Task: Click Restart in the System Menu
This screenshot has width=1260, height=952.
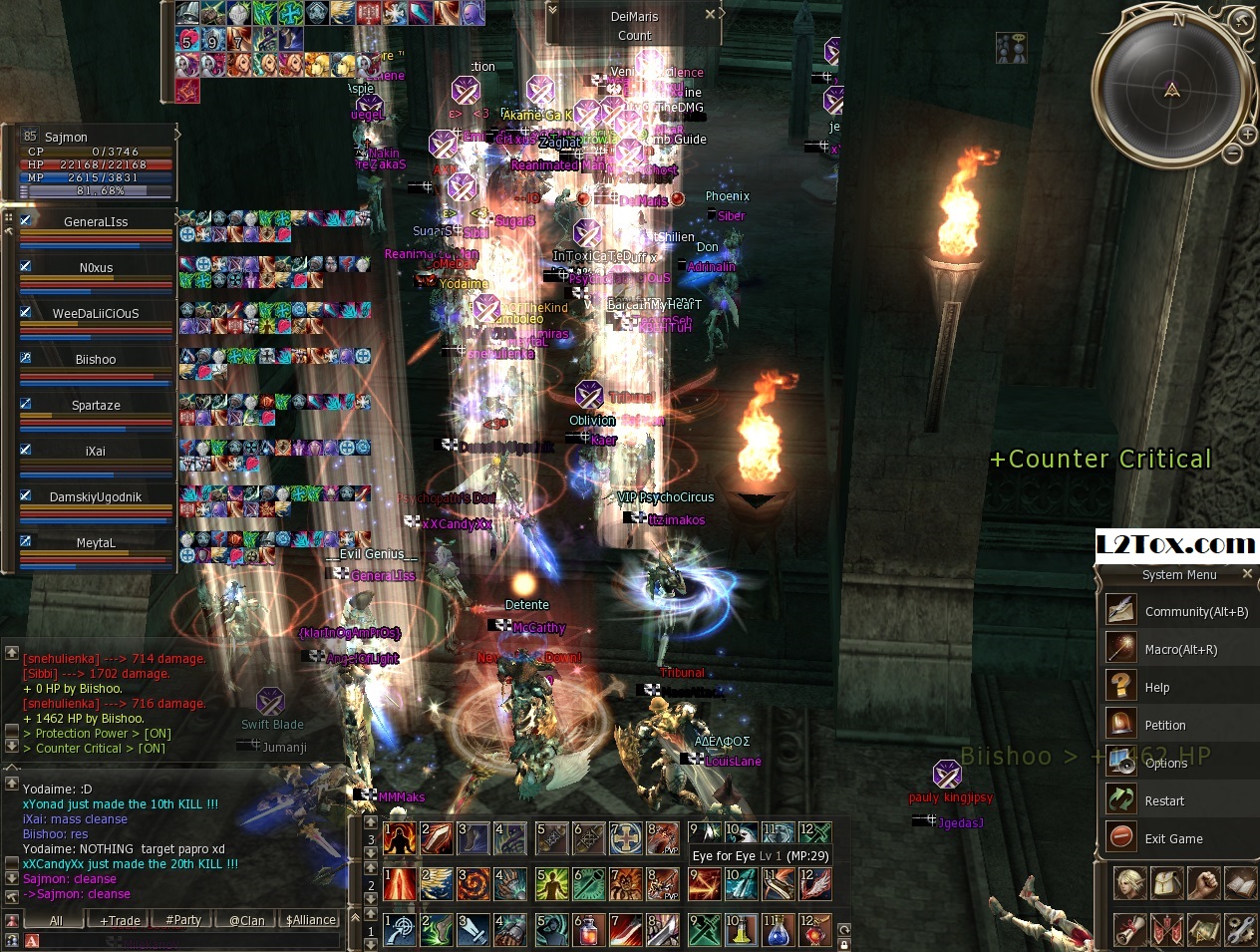Action: pyautogui.click(x=1163, y=800)
